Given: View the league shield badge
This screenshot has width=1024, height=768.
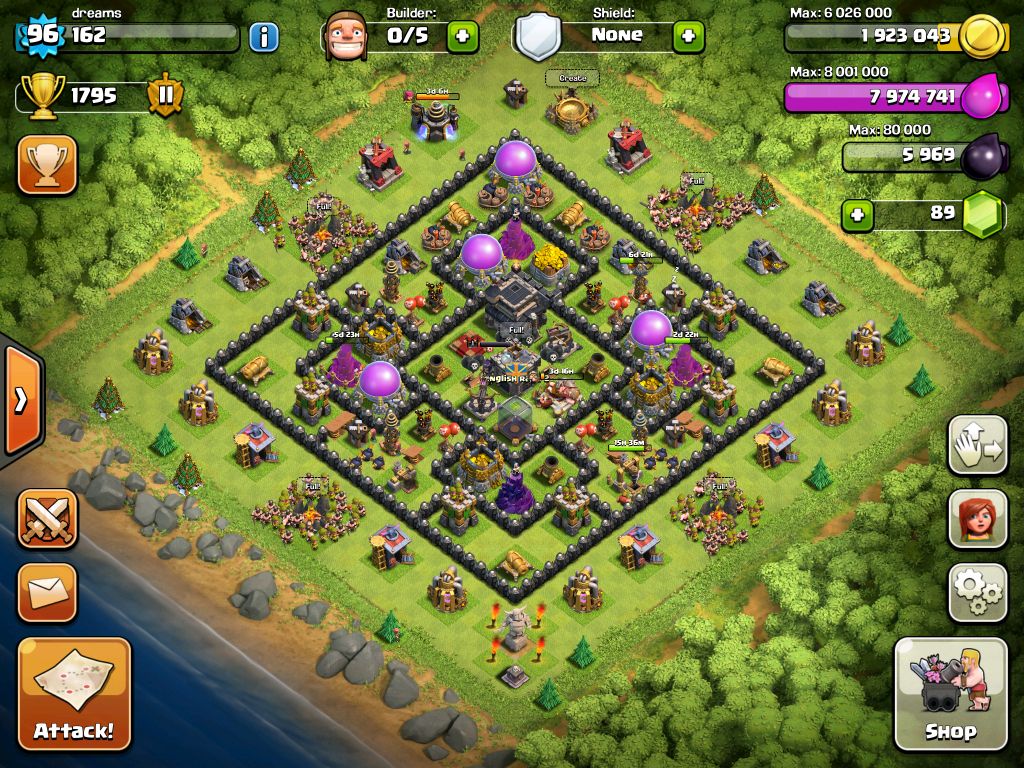Looking at the screenshot, I should (x=165, y=96).
